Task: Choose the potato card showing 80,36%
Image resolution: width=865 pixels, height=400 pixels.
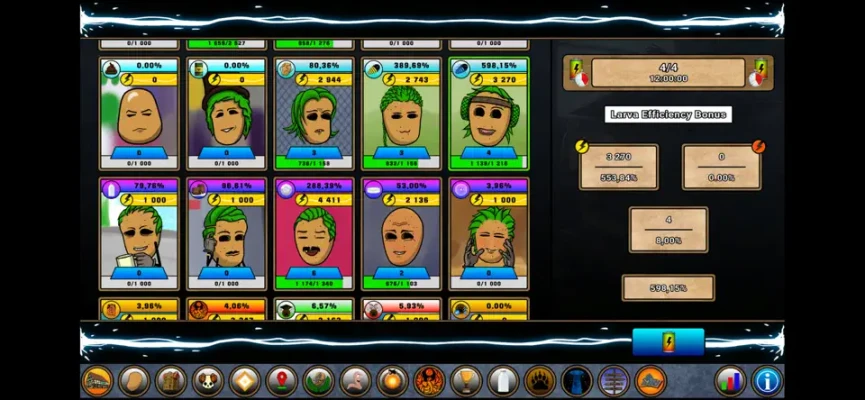Action: 314,114
